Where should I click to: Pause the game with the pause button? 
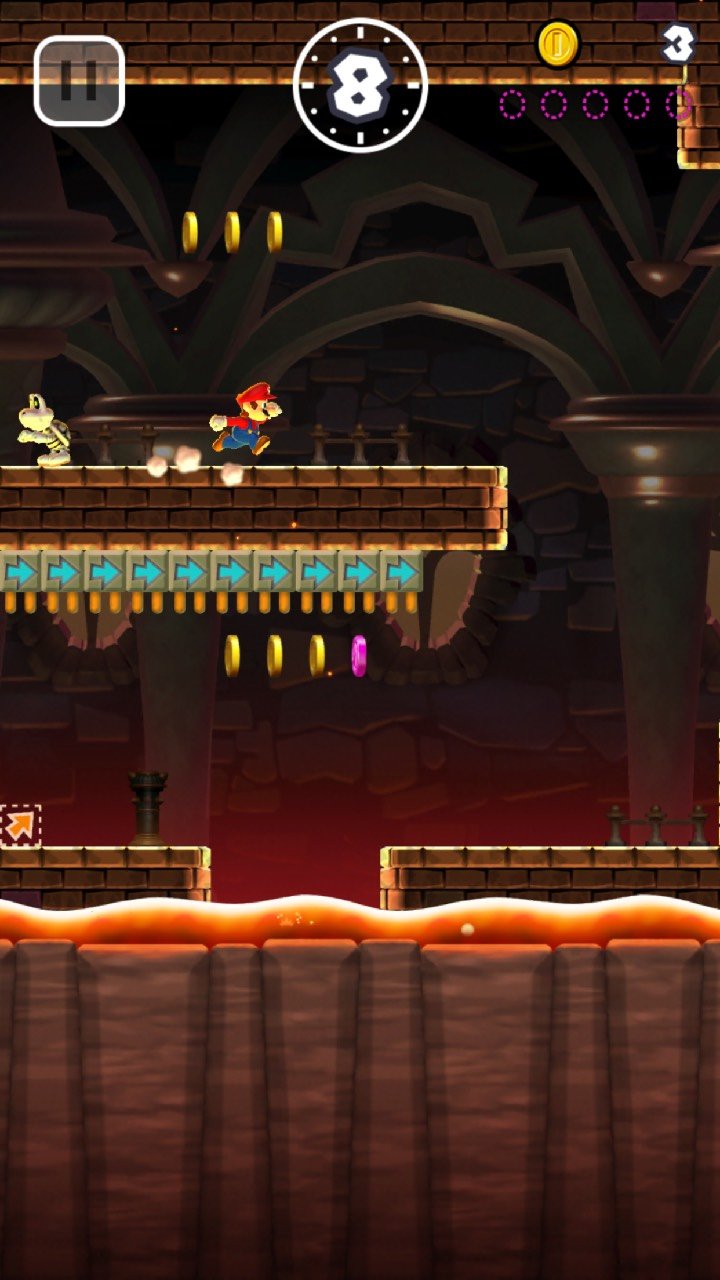(79, 81)
